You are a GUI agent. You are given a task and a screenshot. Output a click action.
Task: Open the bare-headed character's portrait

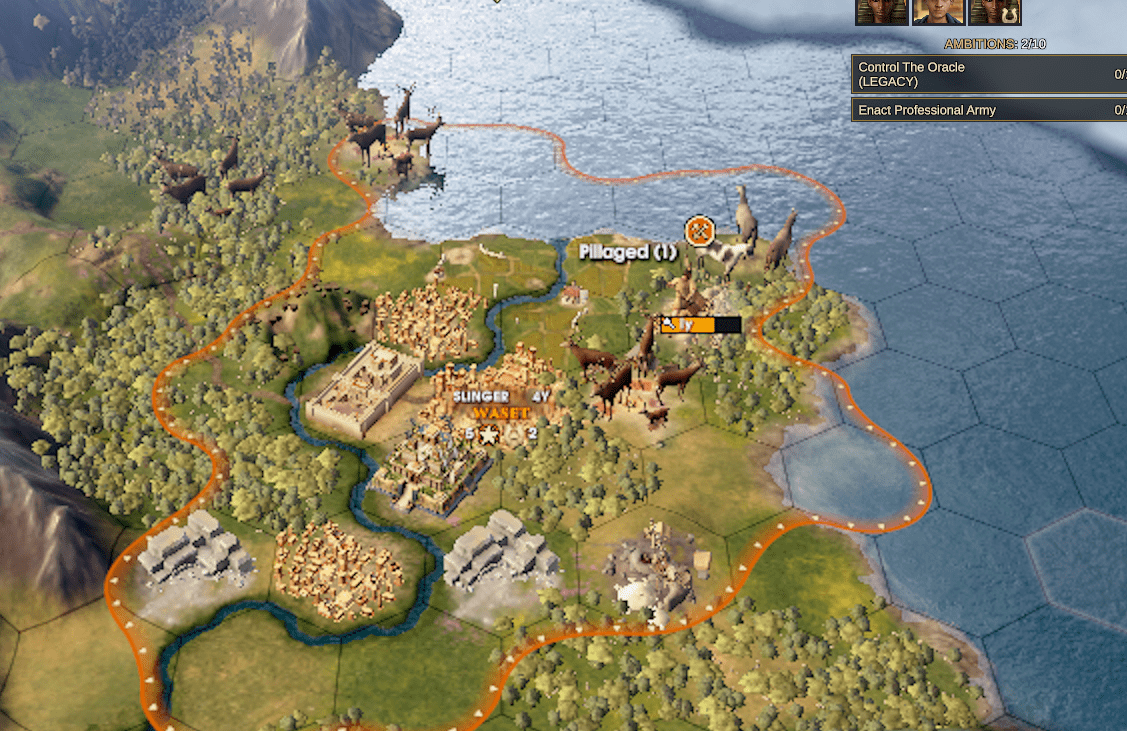click(938, 11)
